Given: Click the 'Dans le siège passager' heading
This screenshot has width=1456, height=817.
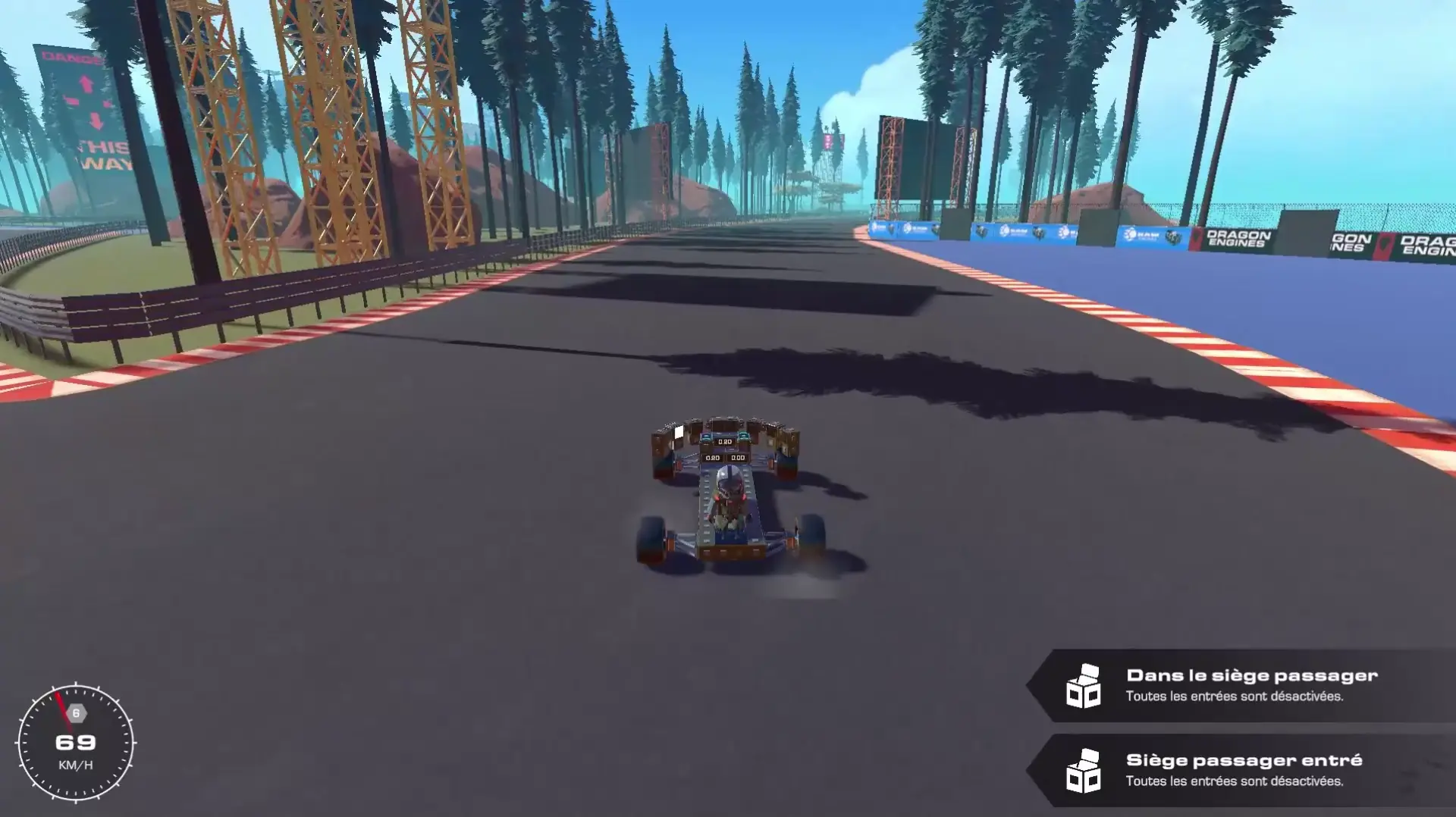Looking at the screenshot, I should pos(1252,675).
